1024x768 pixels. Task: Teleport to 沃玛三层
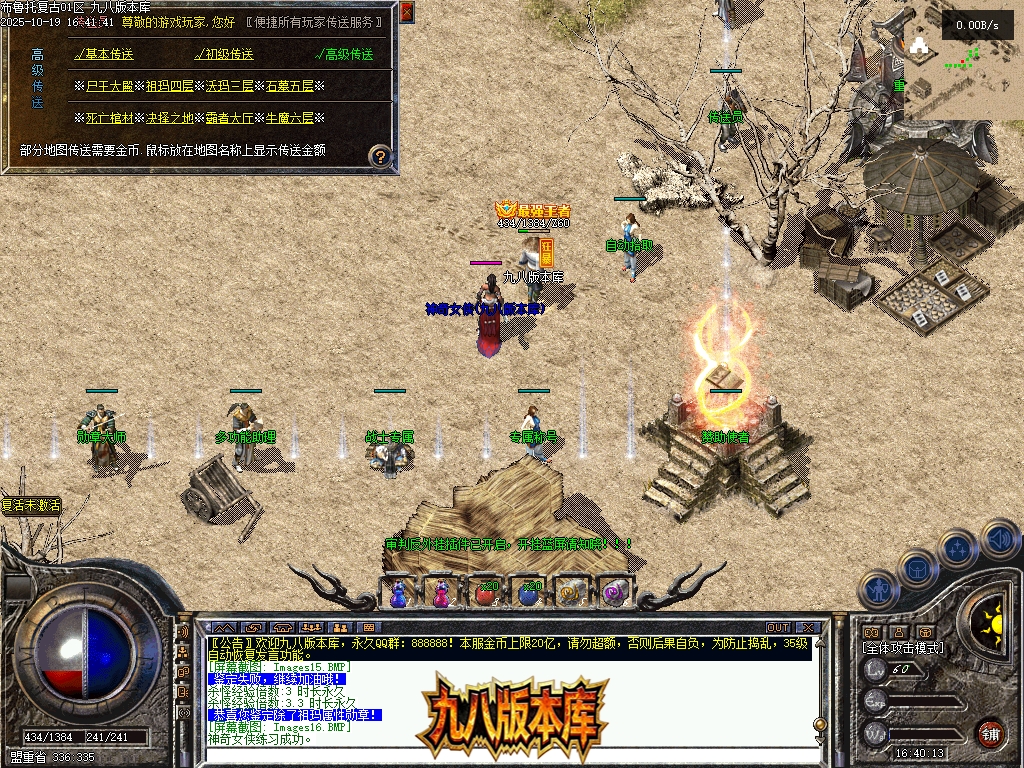click(230, 86)
